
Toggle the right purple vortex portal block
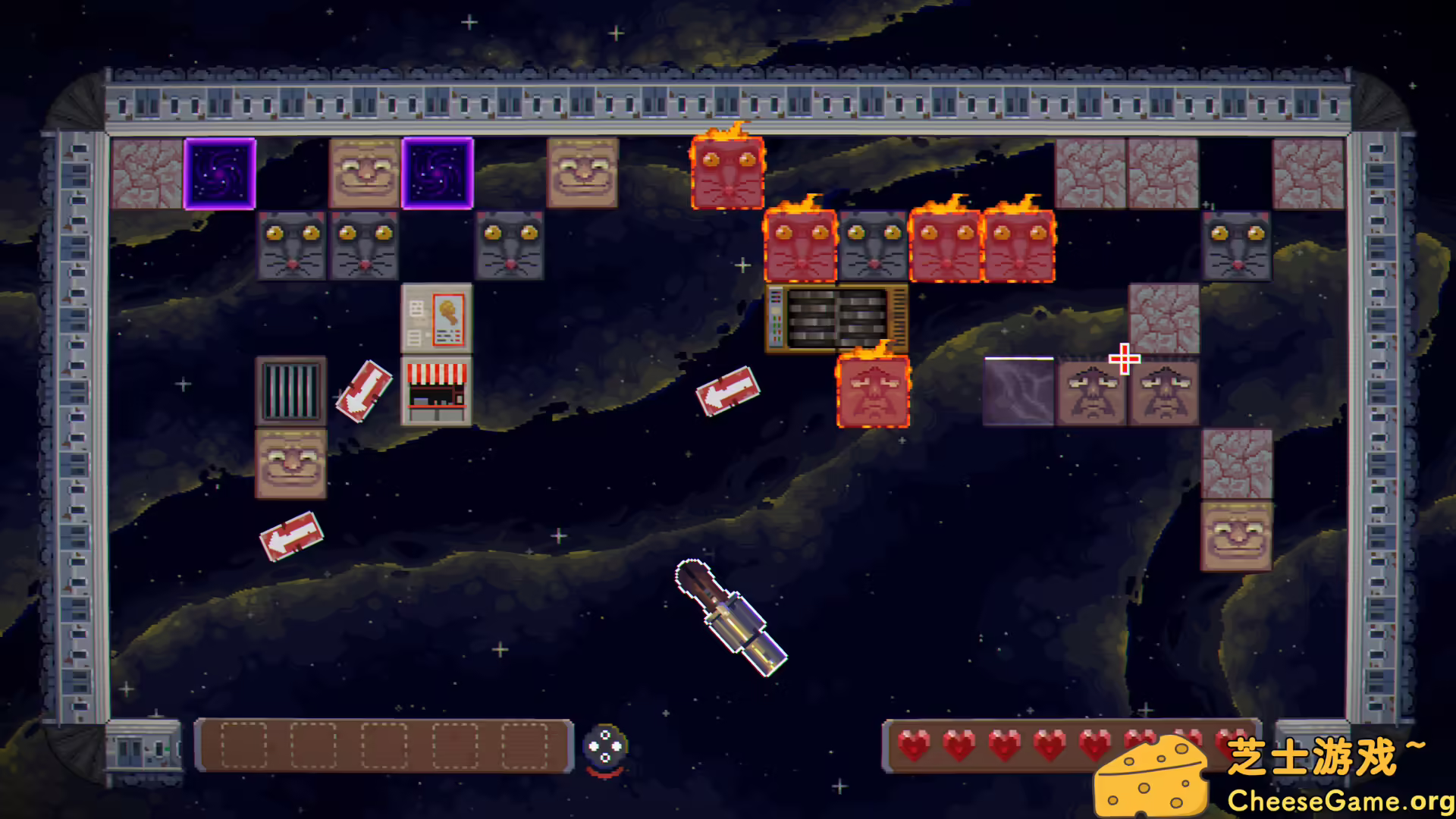click(438, 173)
